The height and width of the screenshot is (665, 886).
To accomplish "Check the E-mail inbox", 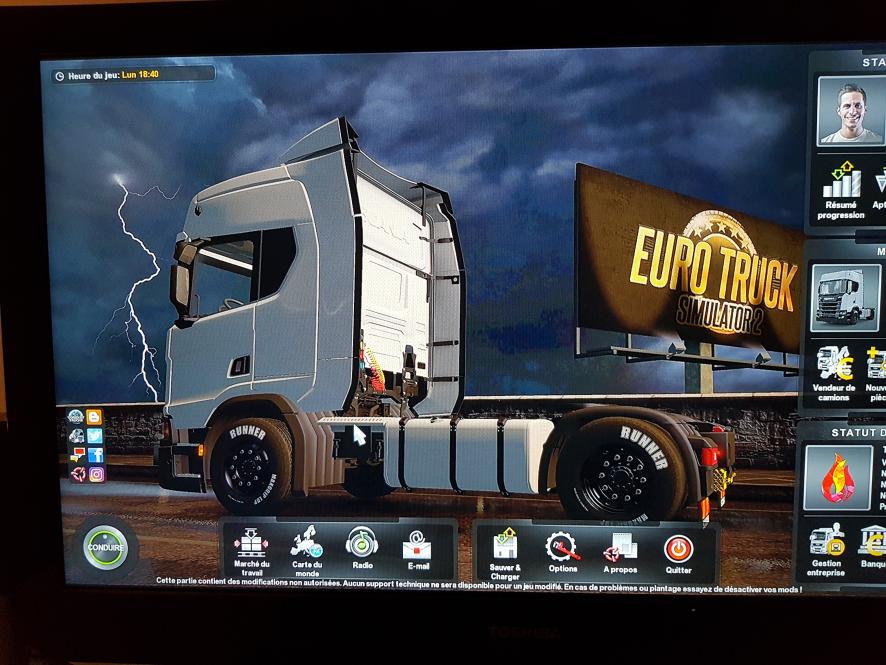I will 417,546.
